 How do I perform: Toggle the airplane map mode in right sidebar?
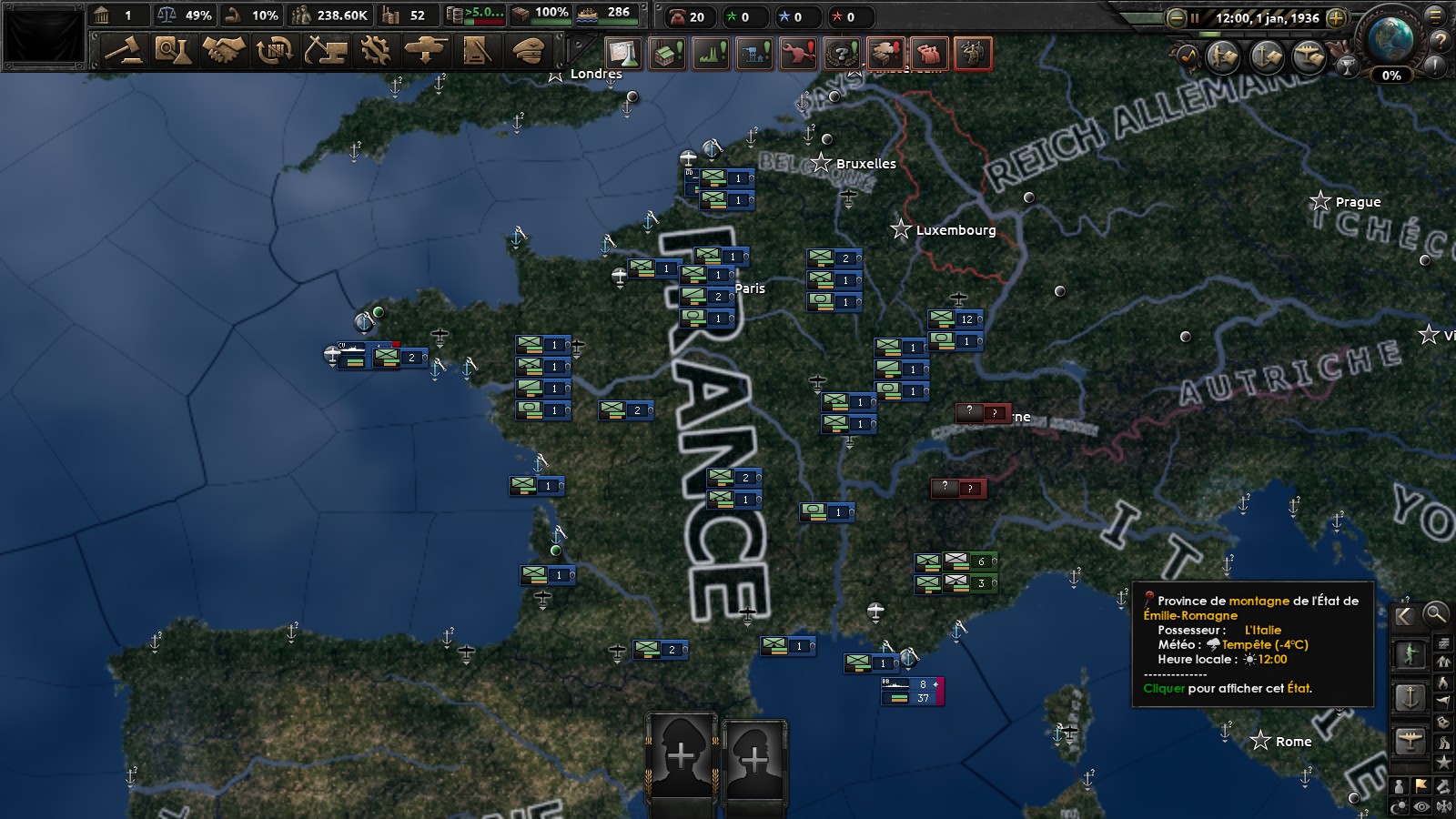click(1410, 741)
